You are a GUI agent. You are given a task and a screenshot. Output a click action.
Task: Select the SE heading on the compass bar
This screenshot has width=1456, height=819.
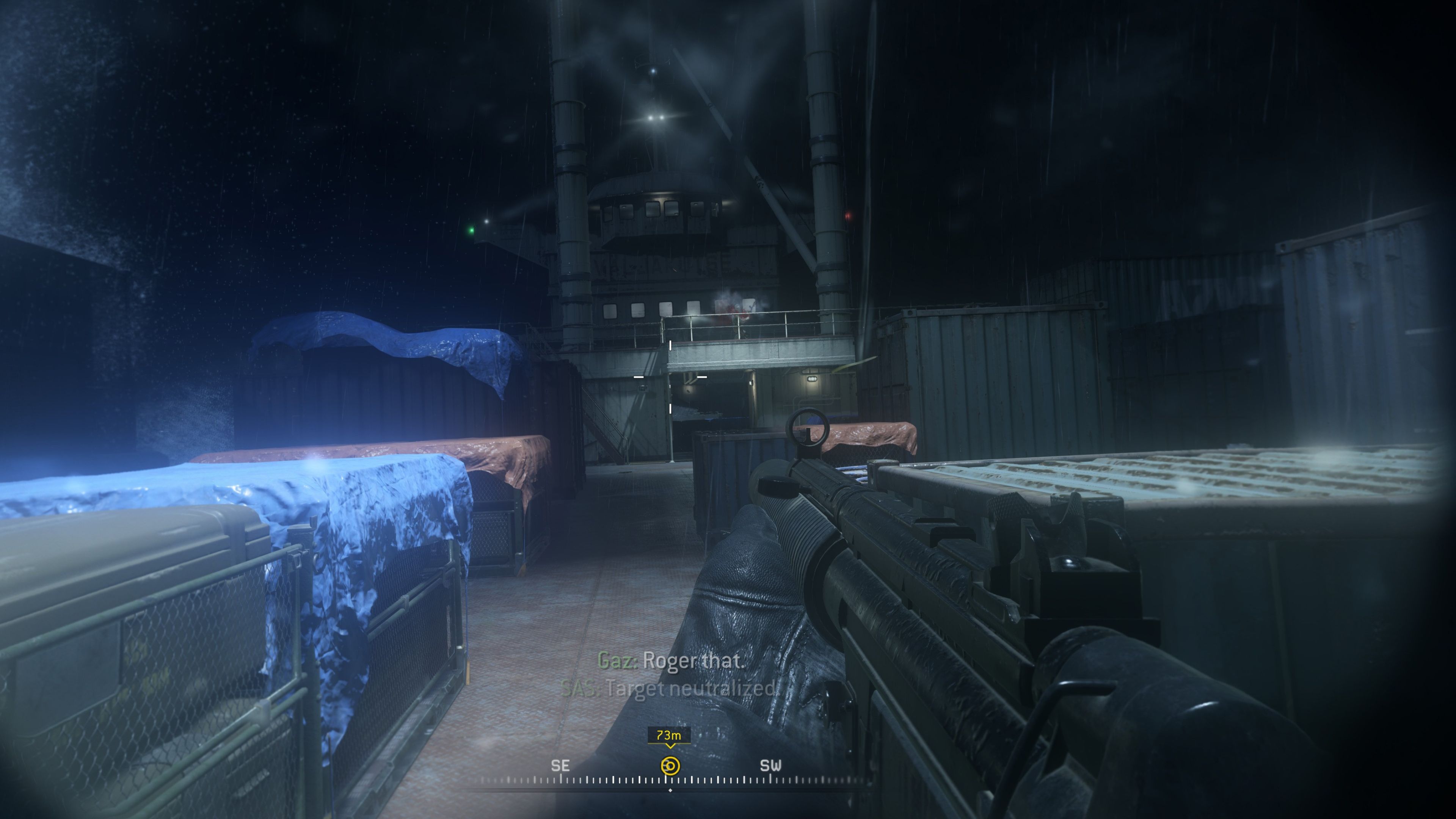[560, 765]
